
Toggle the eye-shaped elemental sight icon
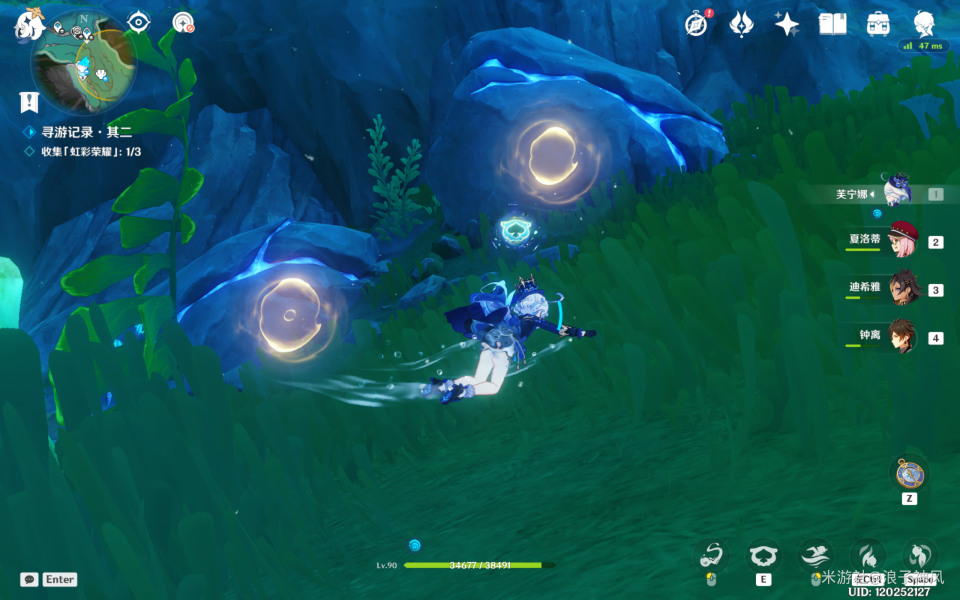pos(138,23)
